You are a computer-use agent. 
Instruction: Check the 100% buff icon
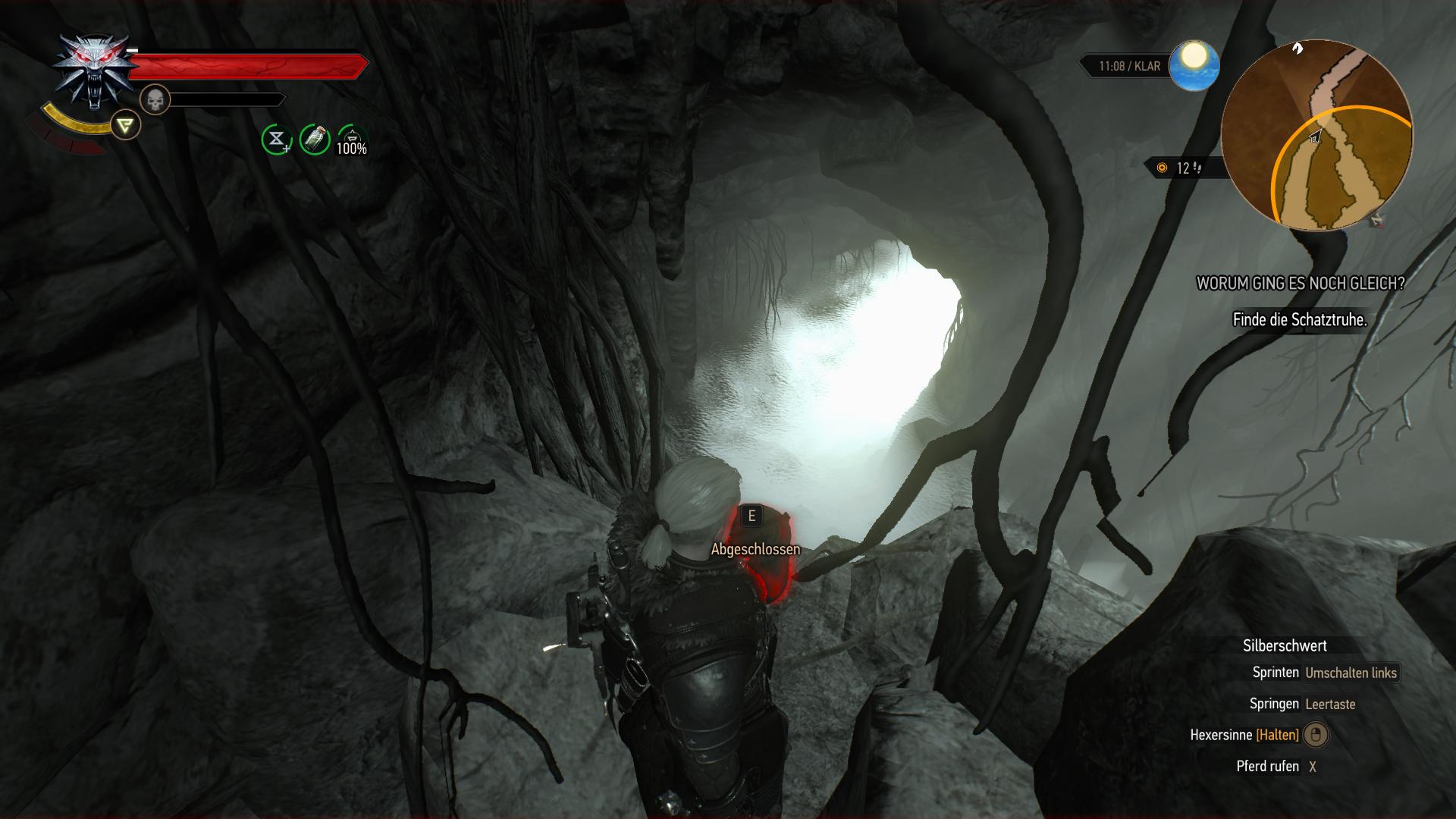(x=352, y=140)
